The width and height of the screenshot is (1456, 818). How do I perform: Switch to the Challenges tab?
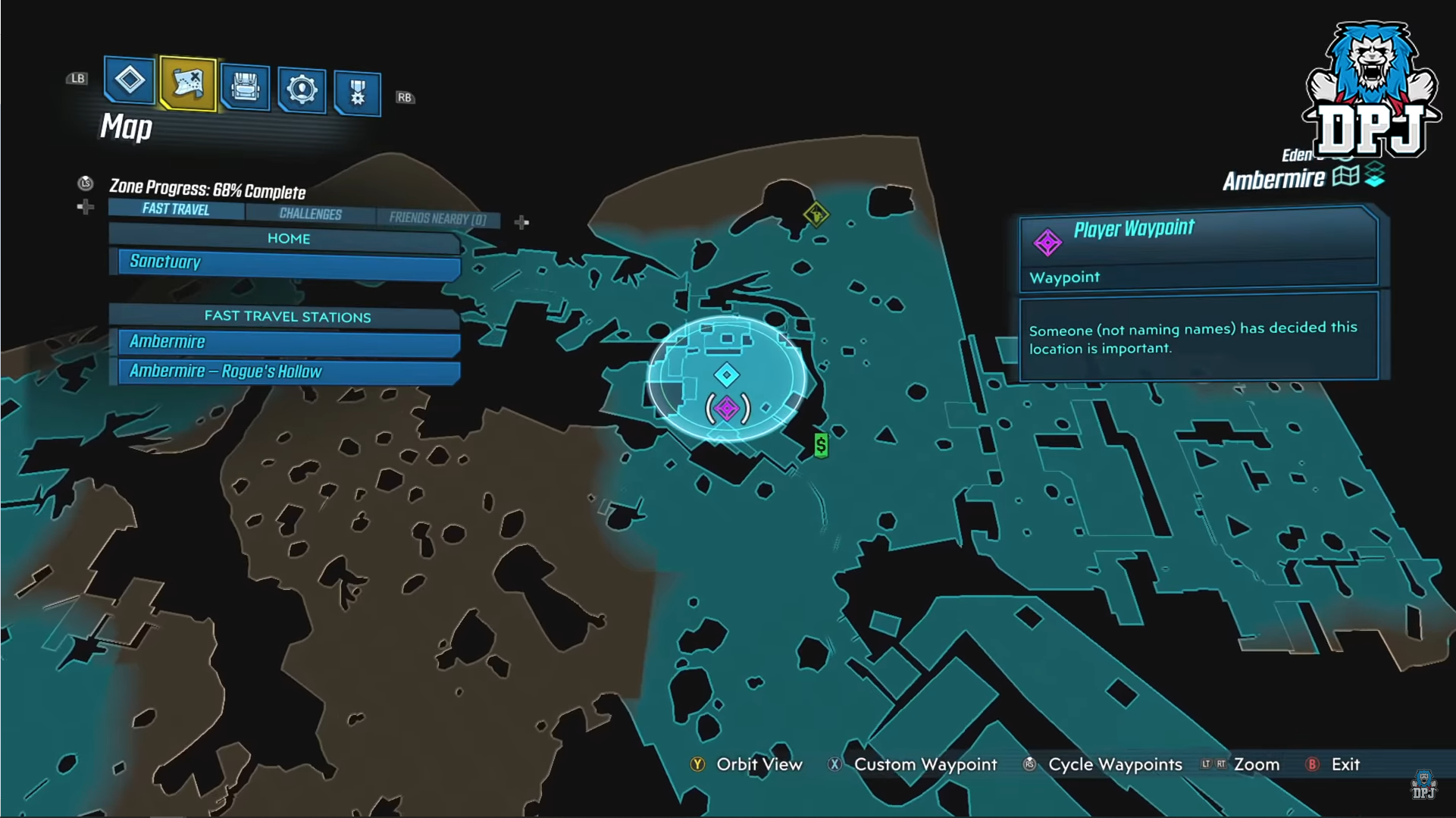(310, 215)
